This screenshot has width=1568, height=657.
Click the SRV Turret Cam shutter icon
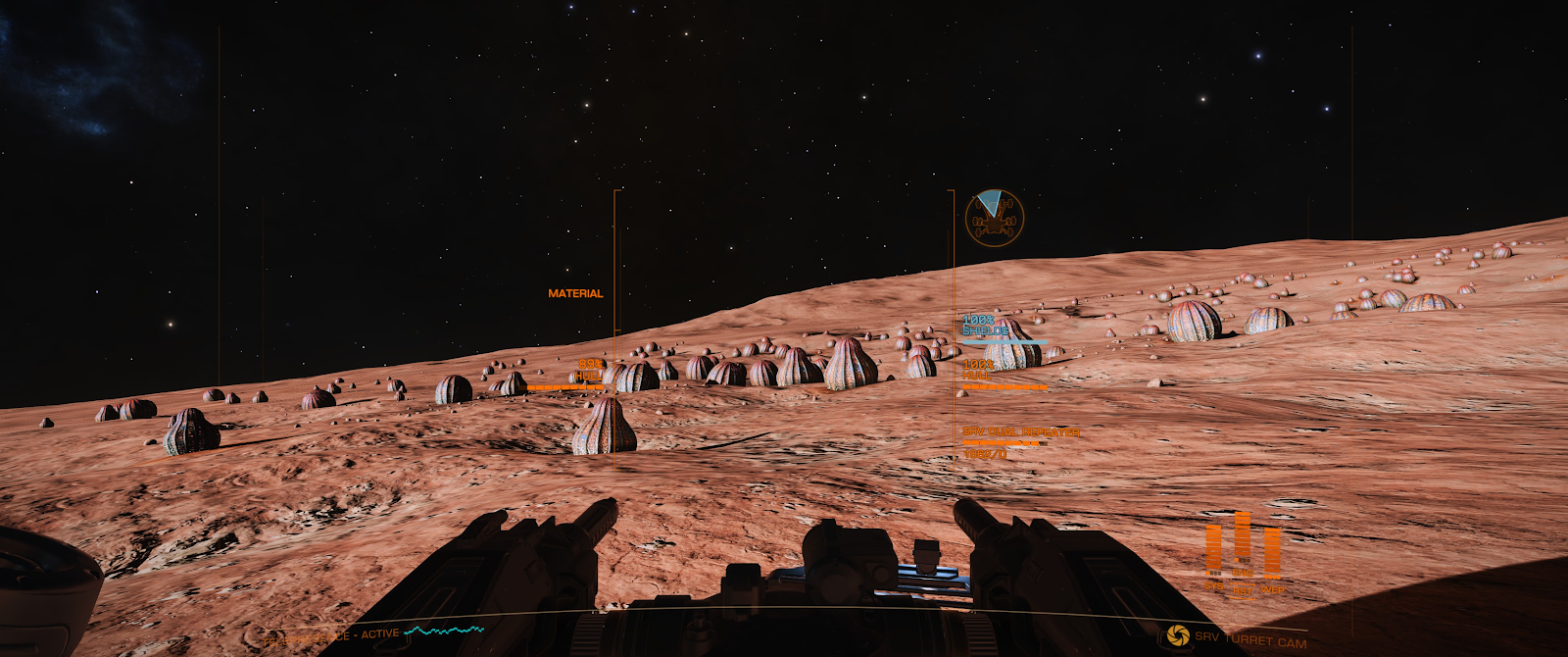click(1178, 635)
